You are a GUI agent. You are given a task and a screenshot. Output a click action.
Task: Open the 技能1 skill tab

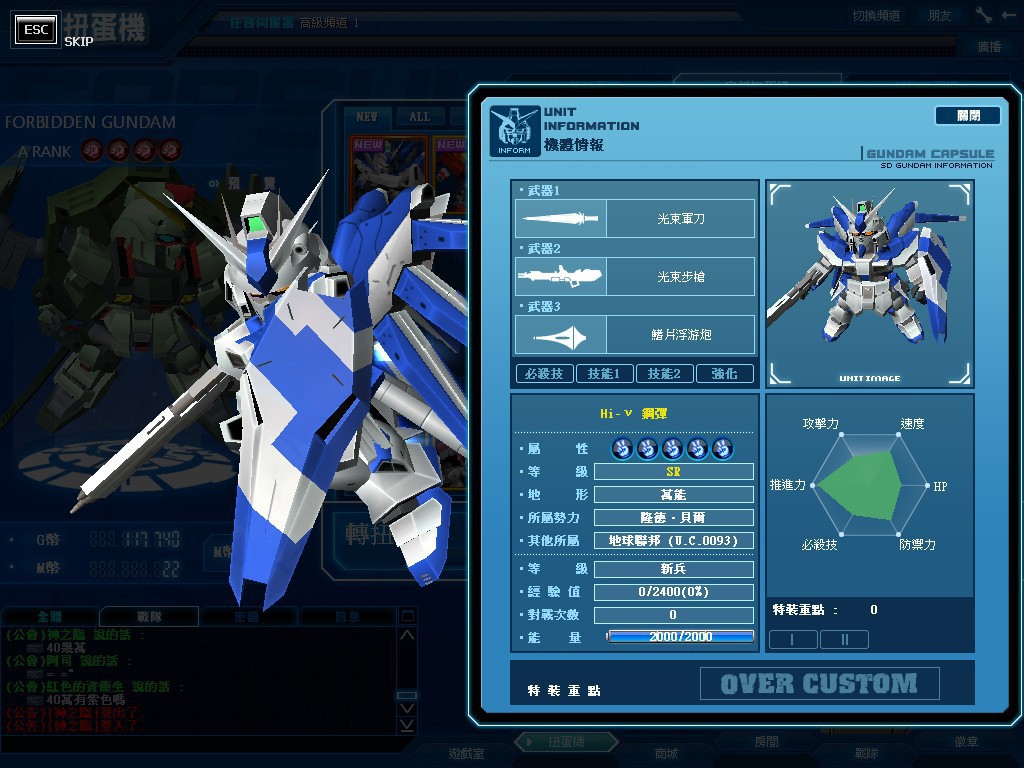pyautogui.click(x=604, y=374)
